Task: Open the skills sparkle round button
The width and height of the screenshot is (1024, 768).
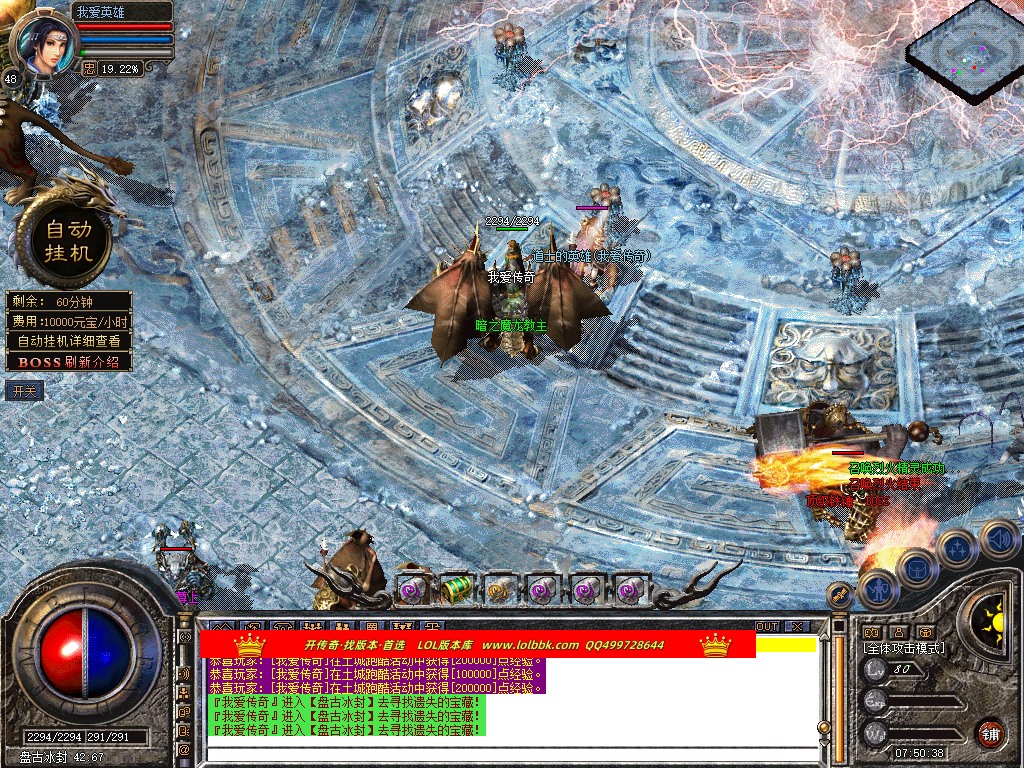Action: click(x=957, y=549)
